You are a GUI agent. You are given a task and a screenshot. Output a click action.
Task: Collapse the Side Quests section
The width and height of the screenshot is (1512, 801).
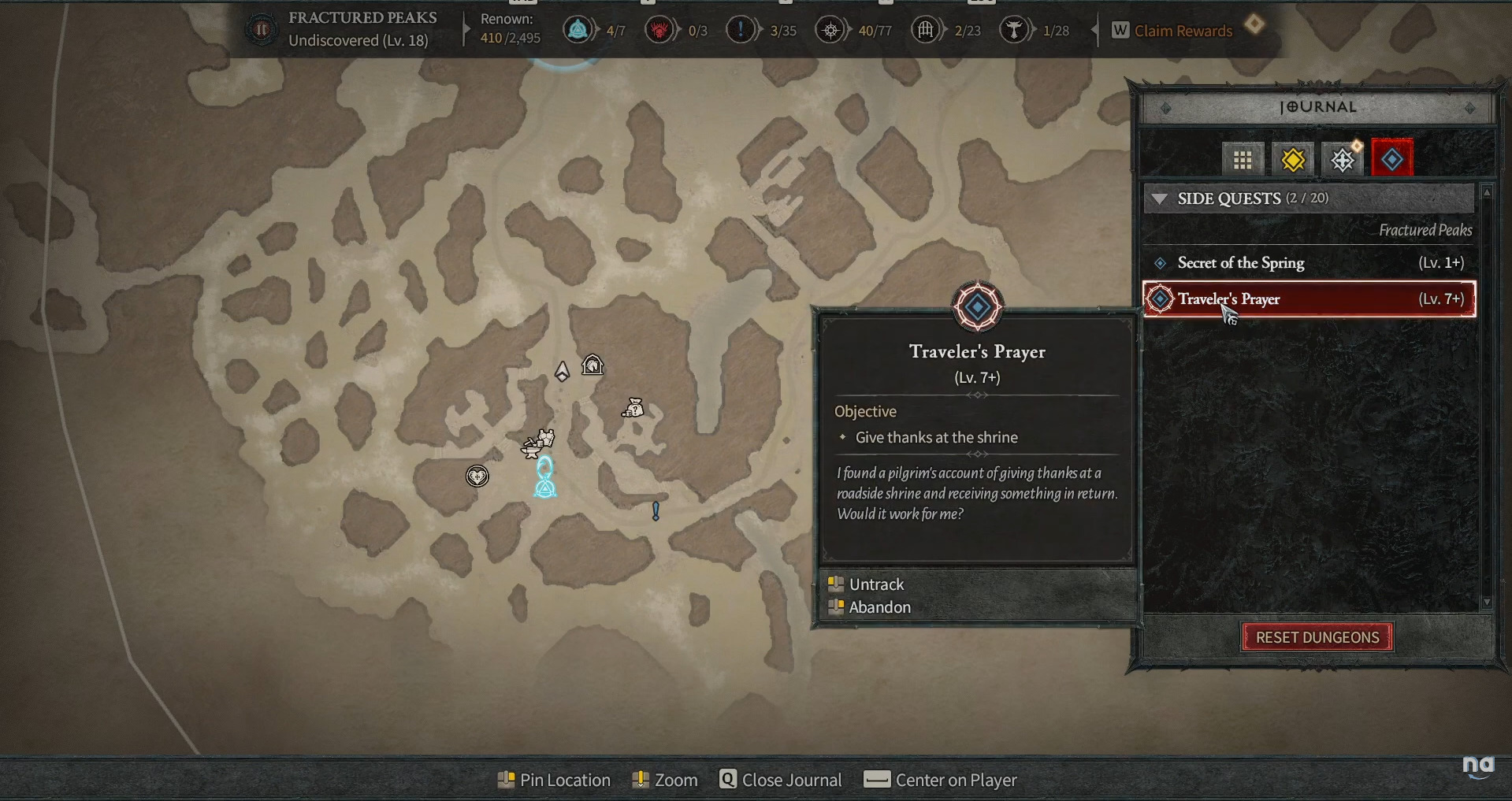pos(1160,198)
